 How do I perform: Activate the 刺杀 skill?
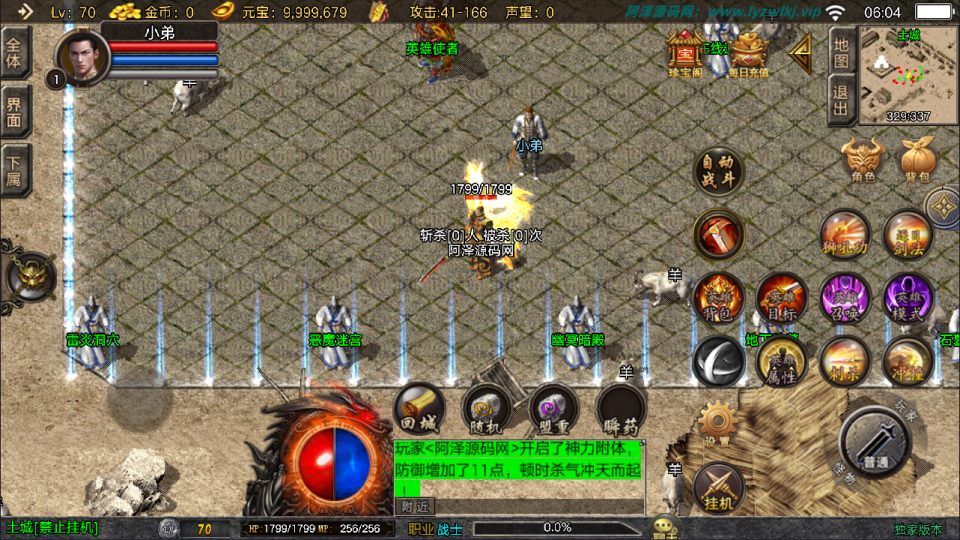(x=845, y=360)
